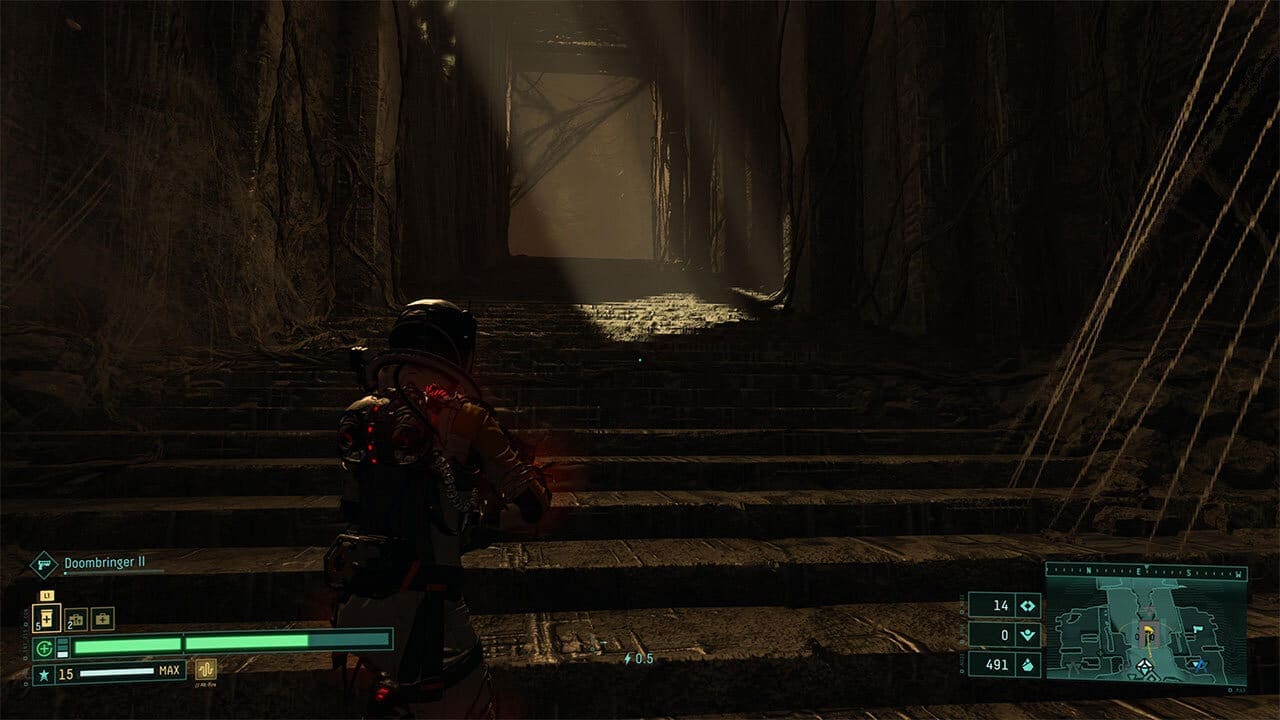1280x720 pixels.
Task: Select the Alt-Fire waveform icon
Action: [206, 669]
